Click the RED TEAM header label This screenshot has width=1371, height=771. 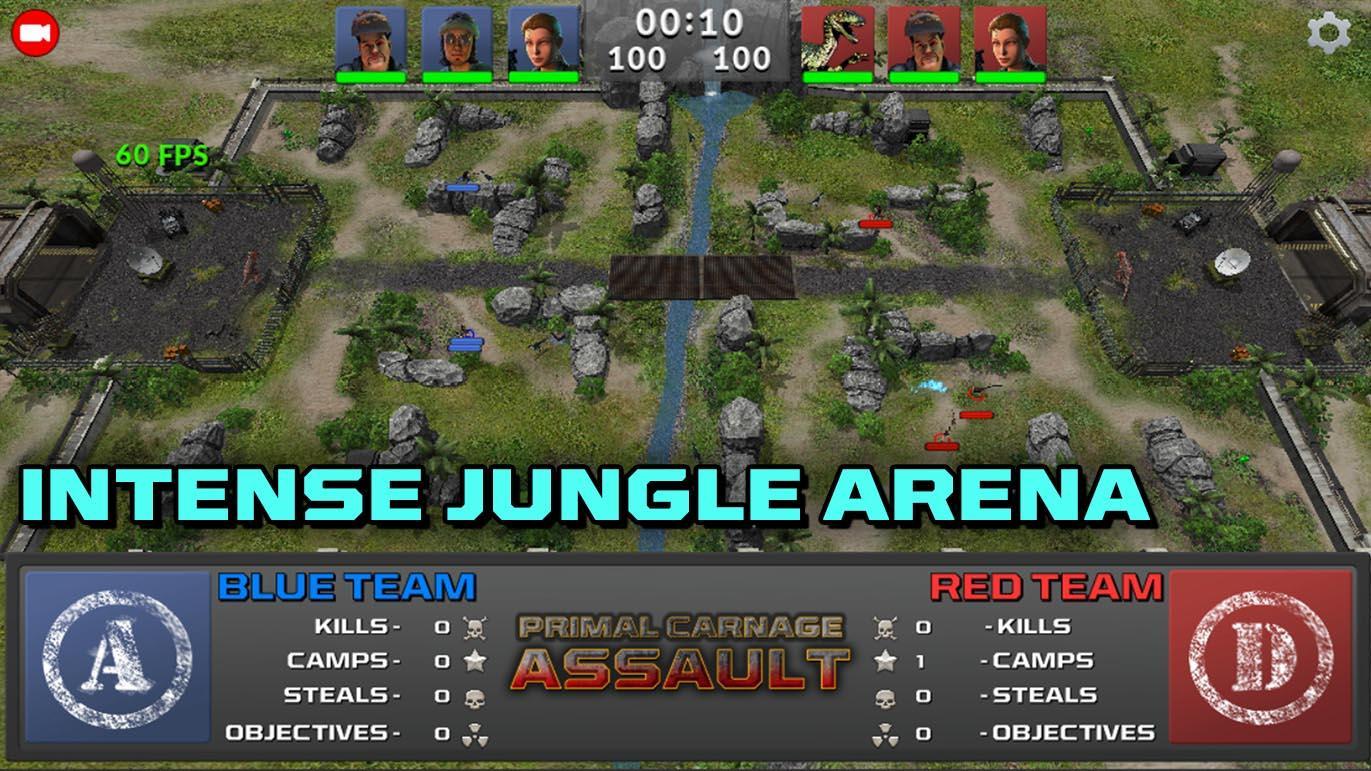coord(1046,586)
